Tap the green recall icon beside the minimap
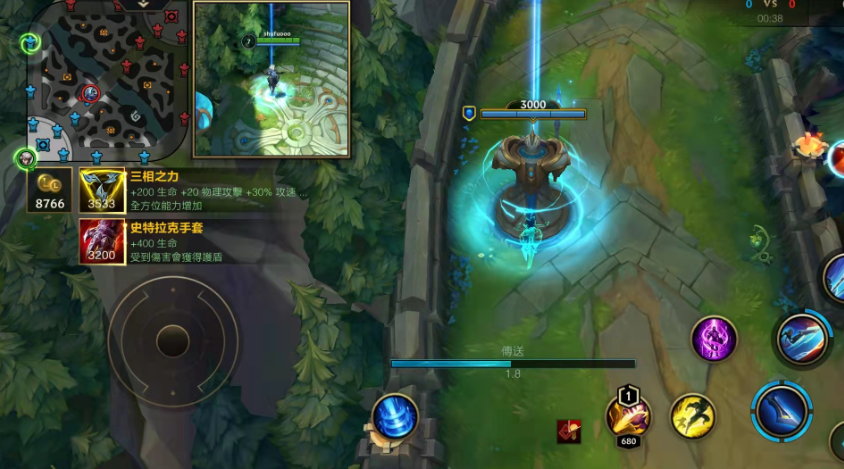The image size is (844, 469). pyautogui.click(x=31, y=42)
